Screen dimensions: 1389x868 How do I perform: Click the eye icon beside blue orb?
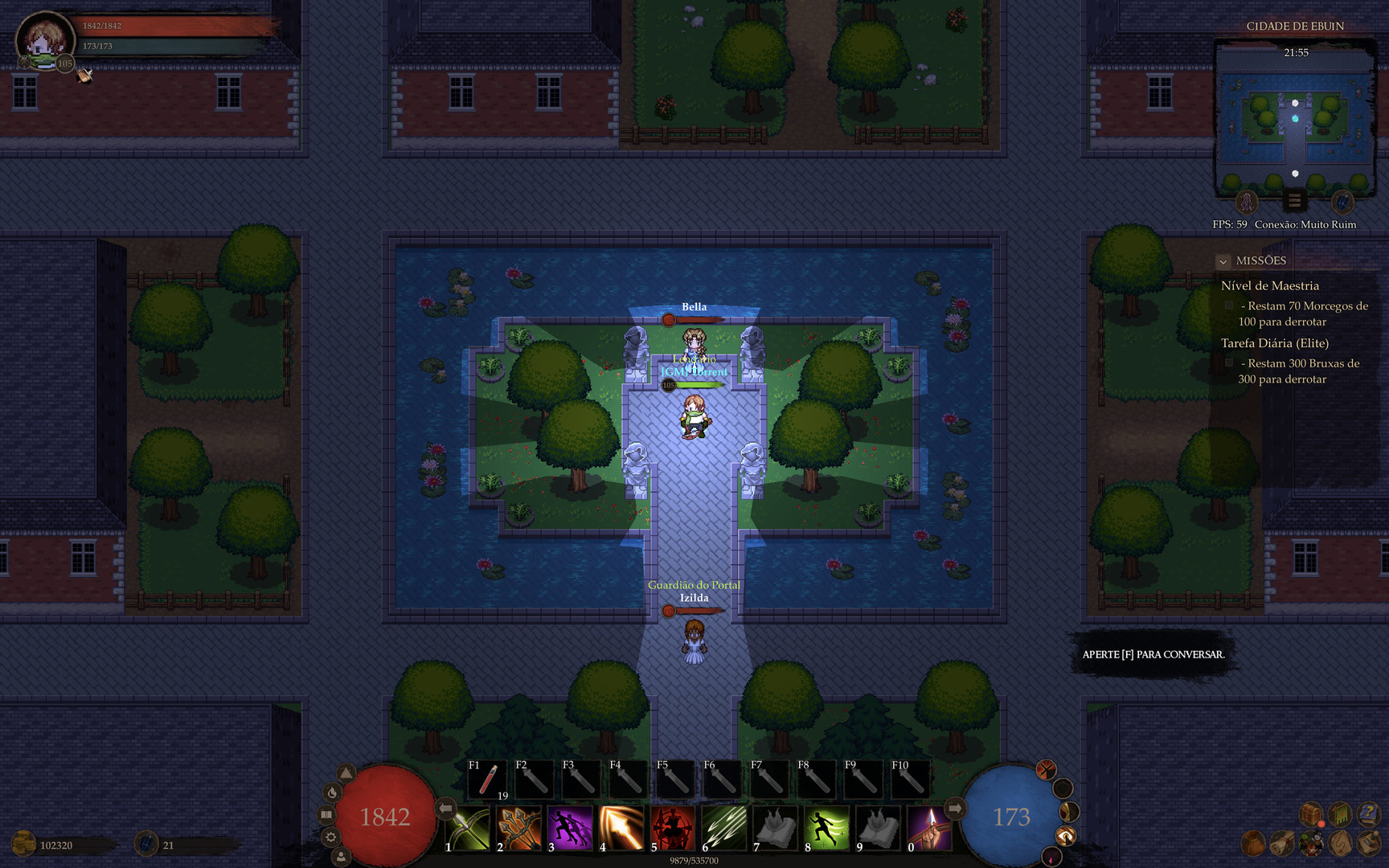coord(1065,837)
